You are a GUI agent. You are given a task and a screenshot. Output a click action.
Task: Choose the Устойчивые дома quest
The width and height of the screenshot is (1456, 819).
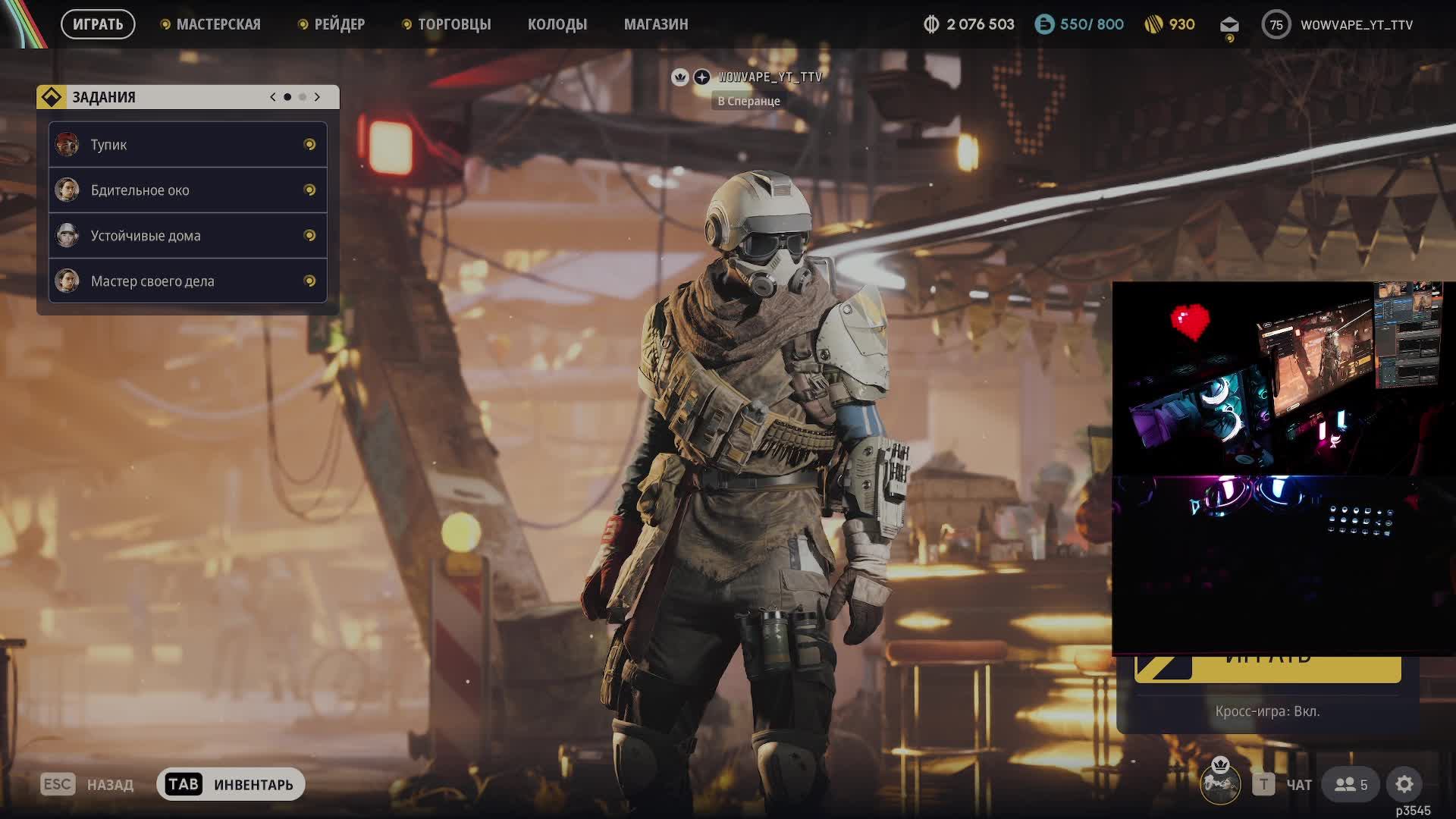(187, 236)
